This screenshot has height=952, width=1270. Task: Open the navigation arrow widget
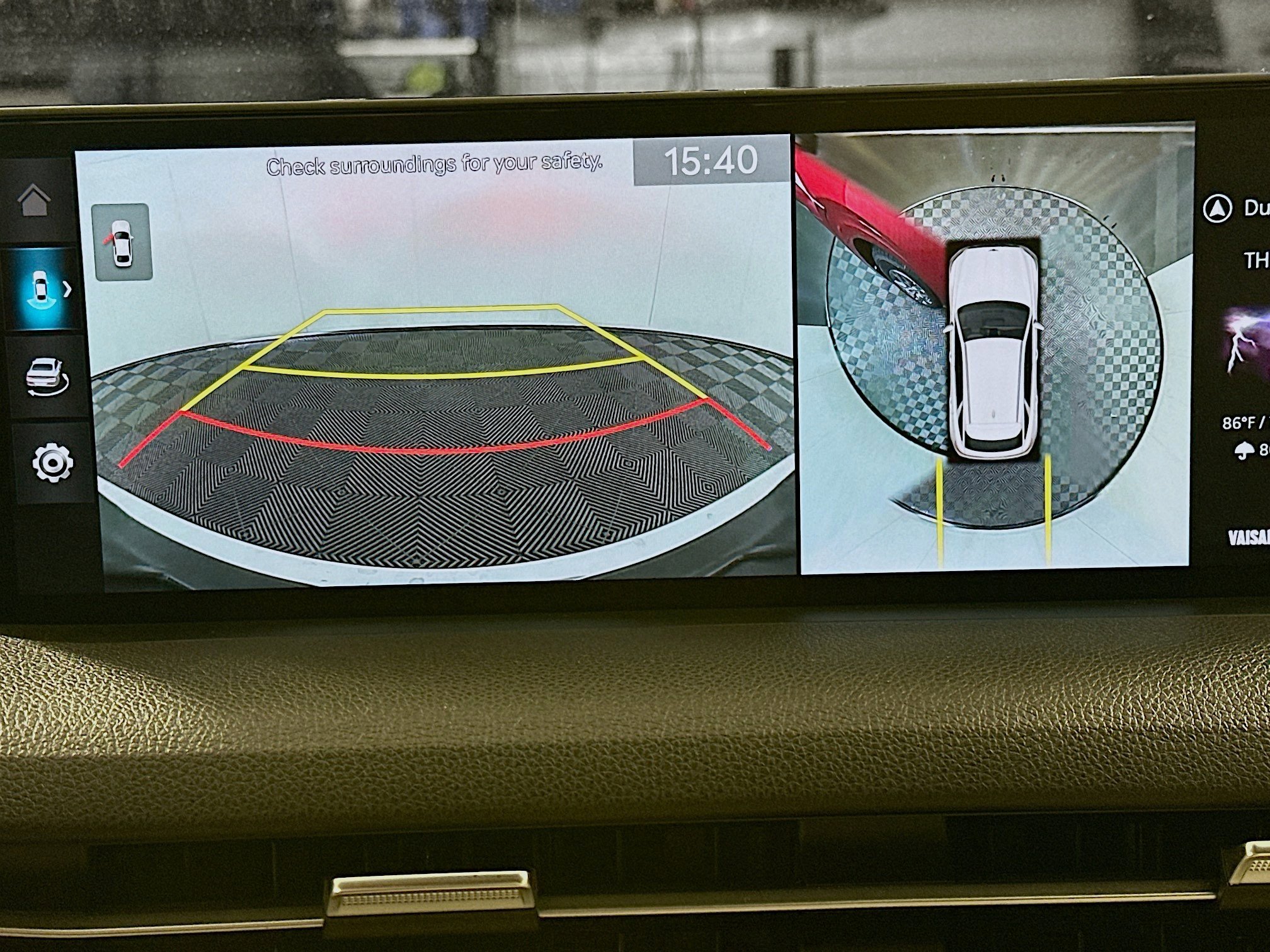tap(1216, 209)
